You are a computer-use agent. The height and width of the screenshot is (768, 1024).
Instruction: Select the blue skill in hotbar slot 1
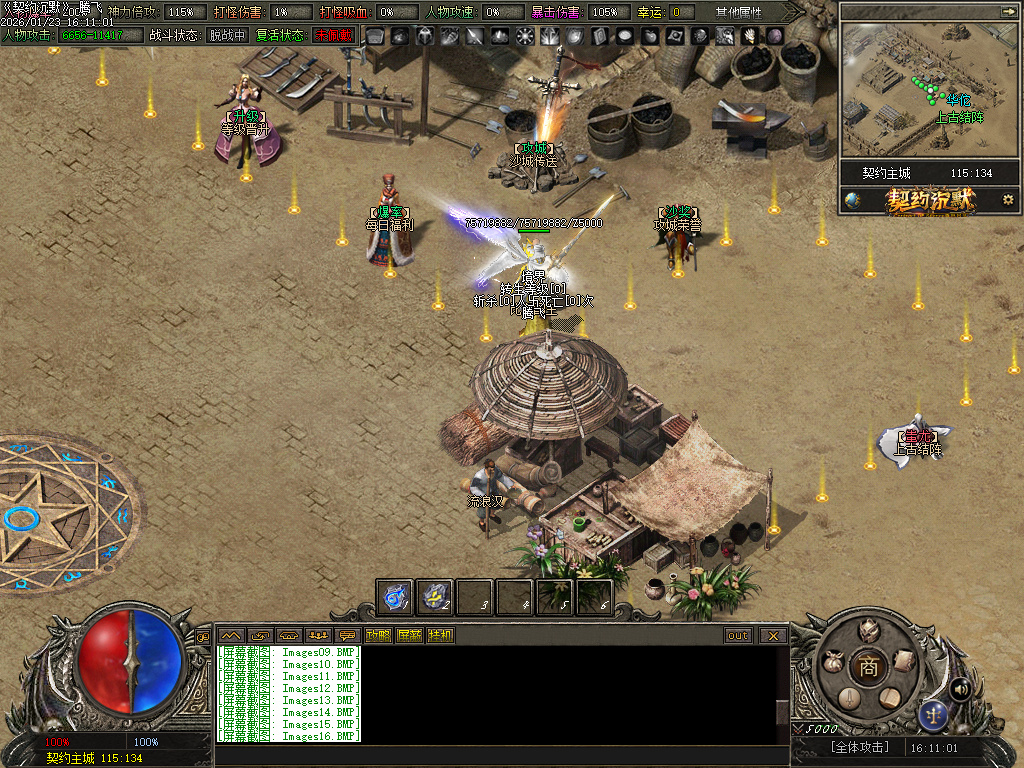pos(394,597)
